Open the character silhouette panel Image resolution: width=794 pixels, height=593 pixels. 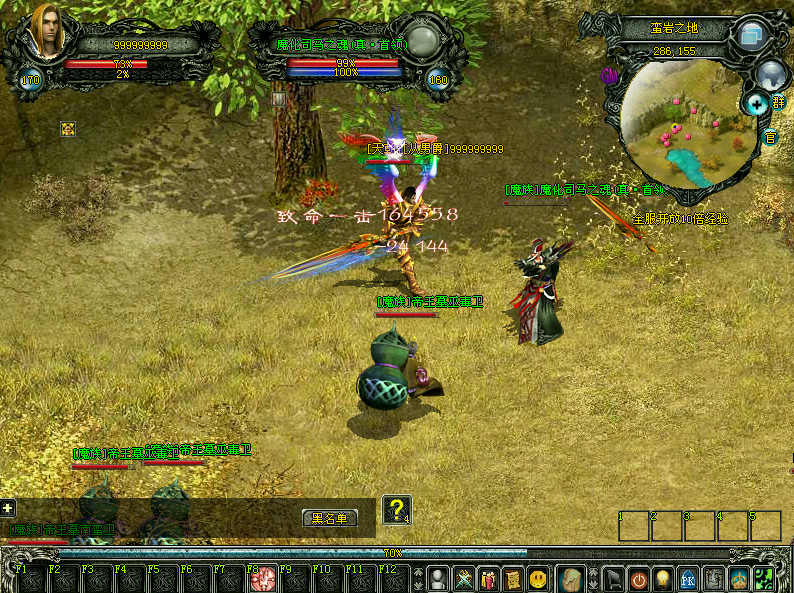point(438,579)
